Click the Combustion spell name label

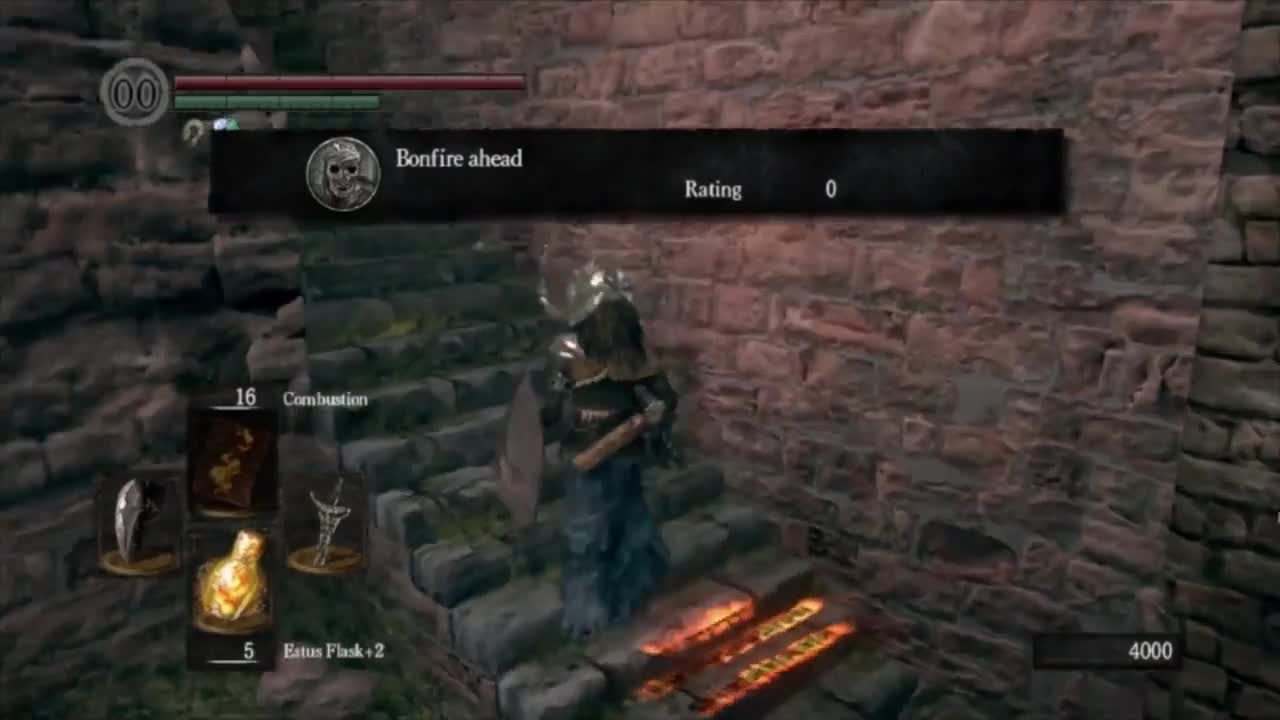pos(326,398)
